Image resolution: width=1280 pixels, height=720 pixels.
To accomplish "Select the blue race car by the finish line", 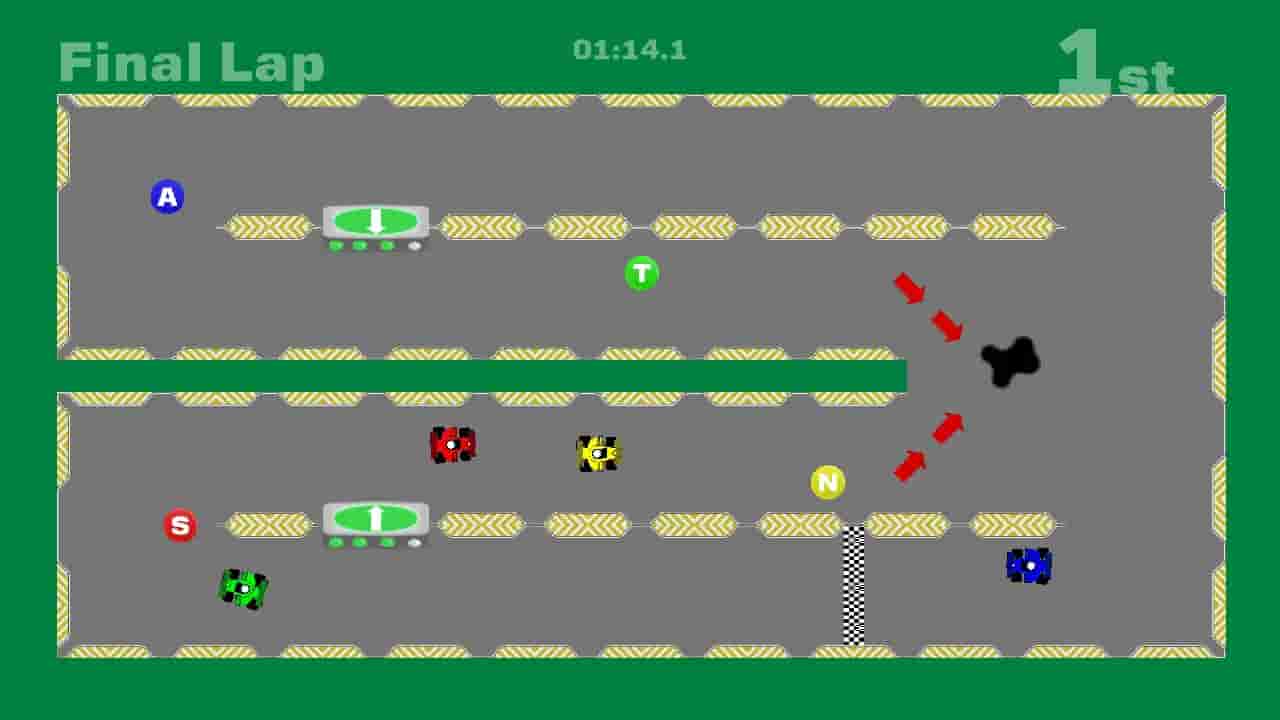I will 1027,566.
